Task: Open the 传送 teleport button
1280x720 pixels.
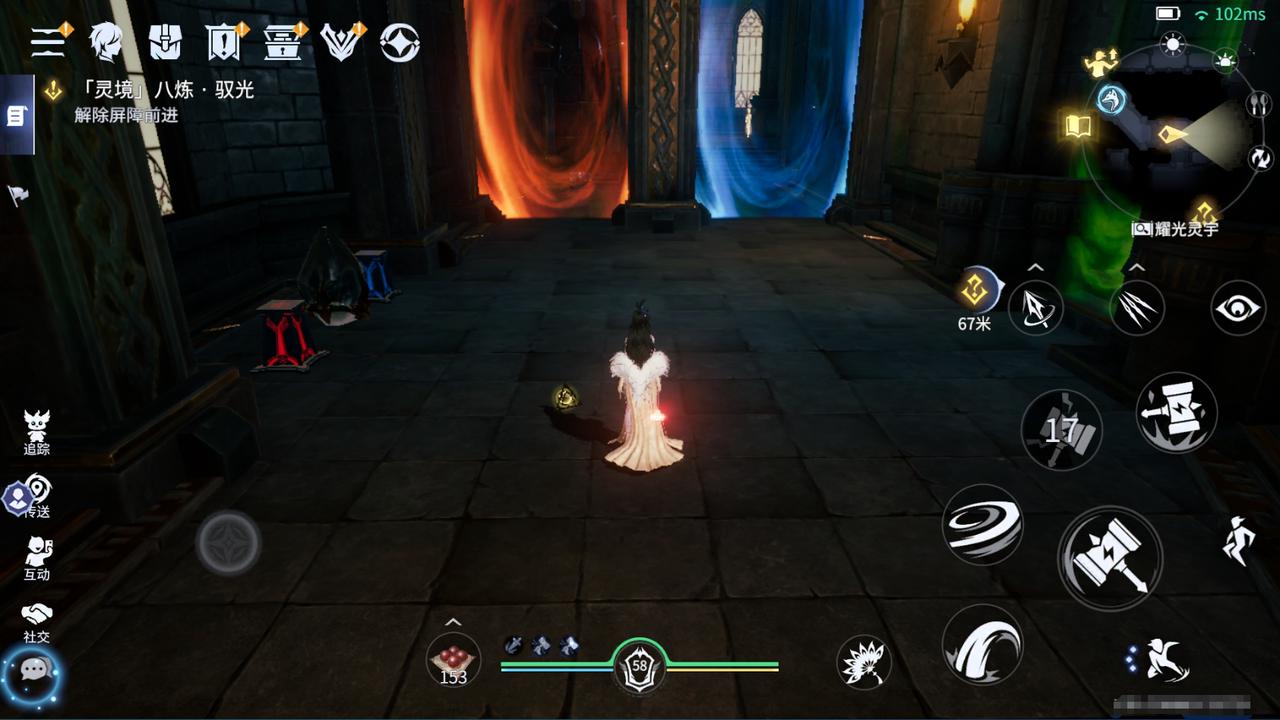Action: coord(37,495)
